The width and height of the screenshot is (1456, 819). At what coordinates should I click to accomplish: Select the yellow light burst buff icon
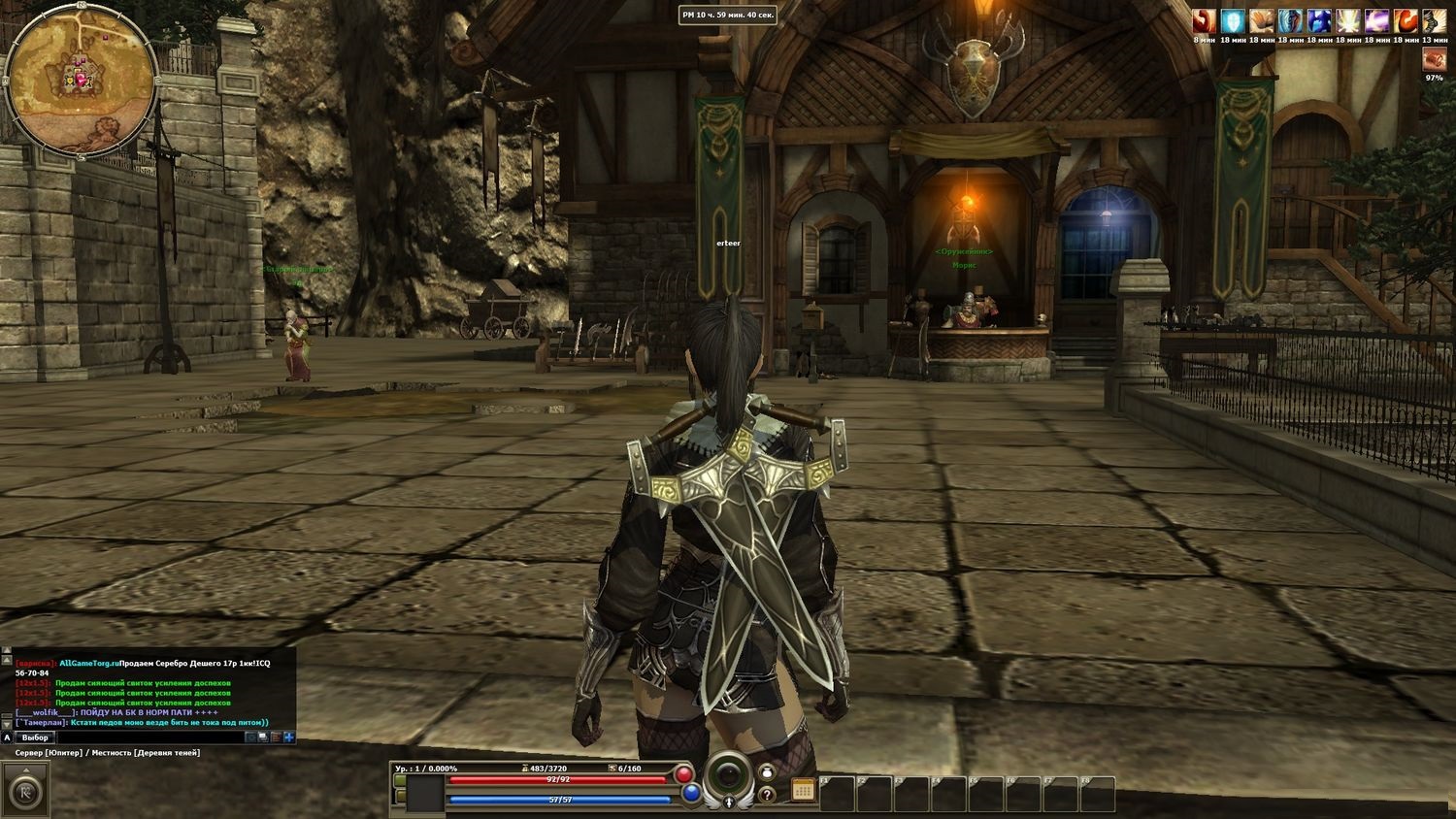[1348, 21]
